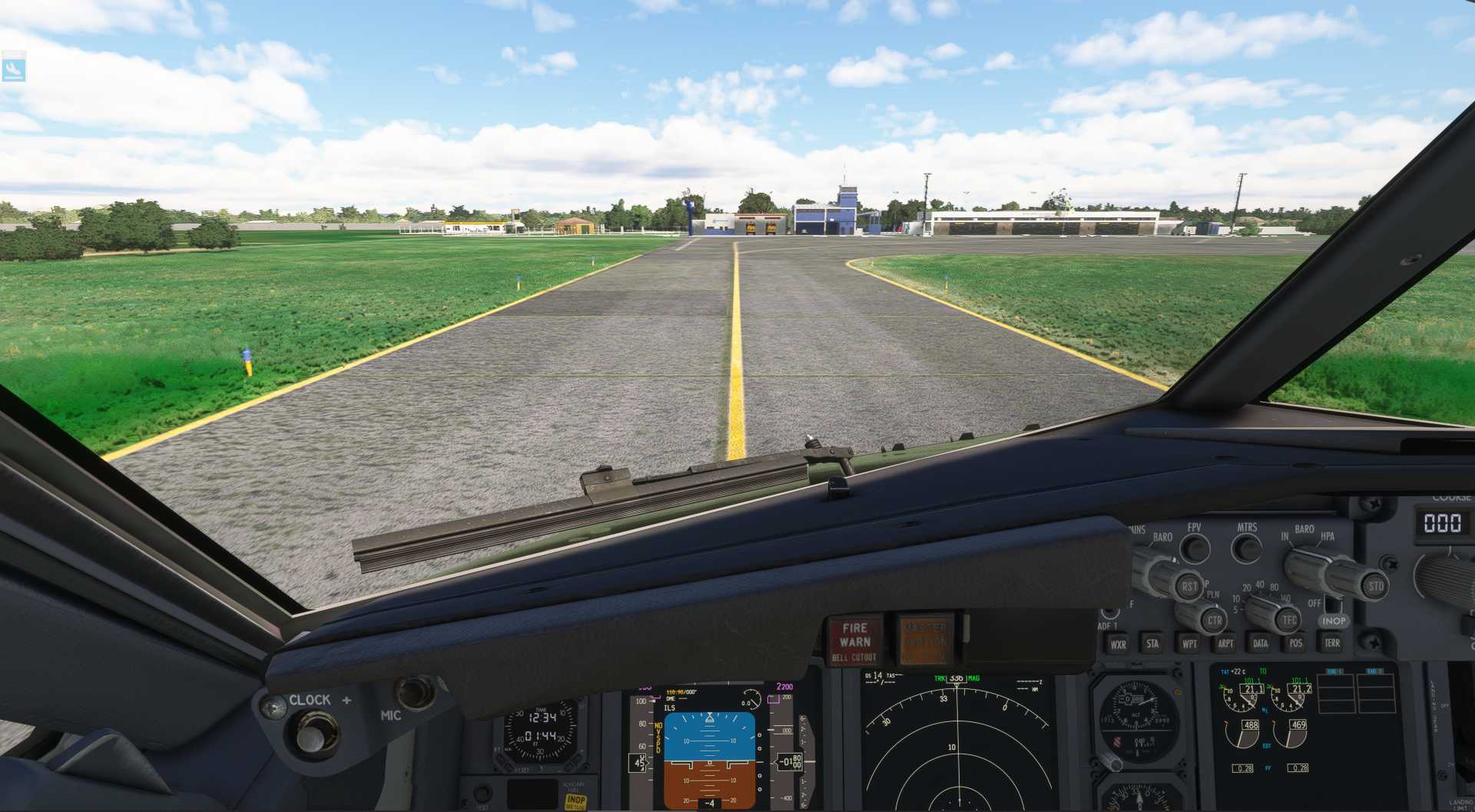Toggle the POS position map button
Viewport: 1475px width, 812px height.
(x=1296, y=644)
